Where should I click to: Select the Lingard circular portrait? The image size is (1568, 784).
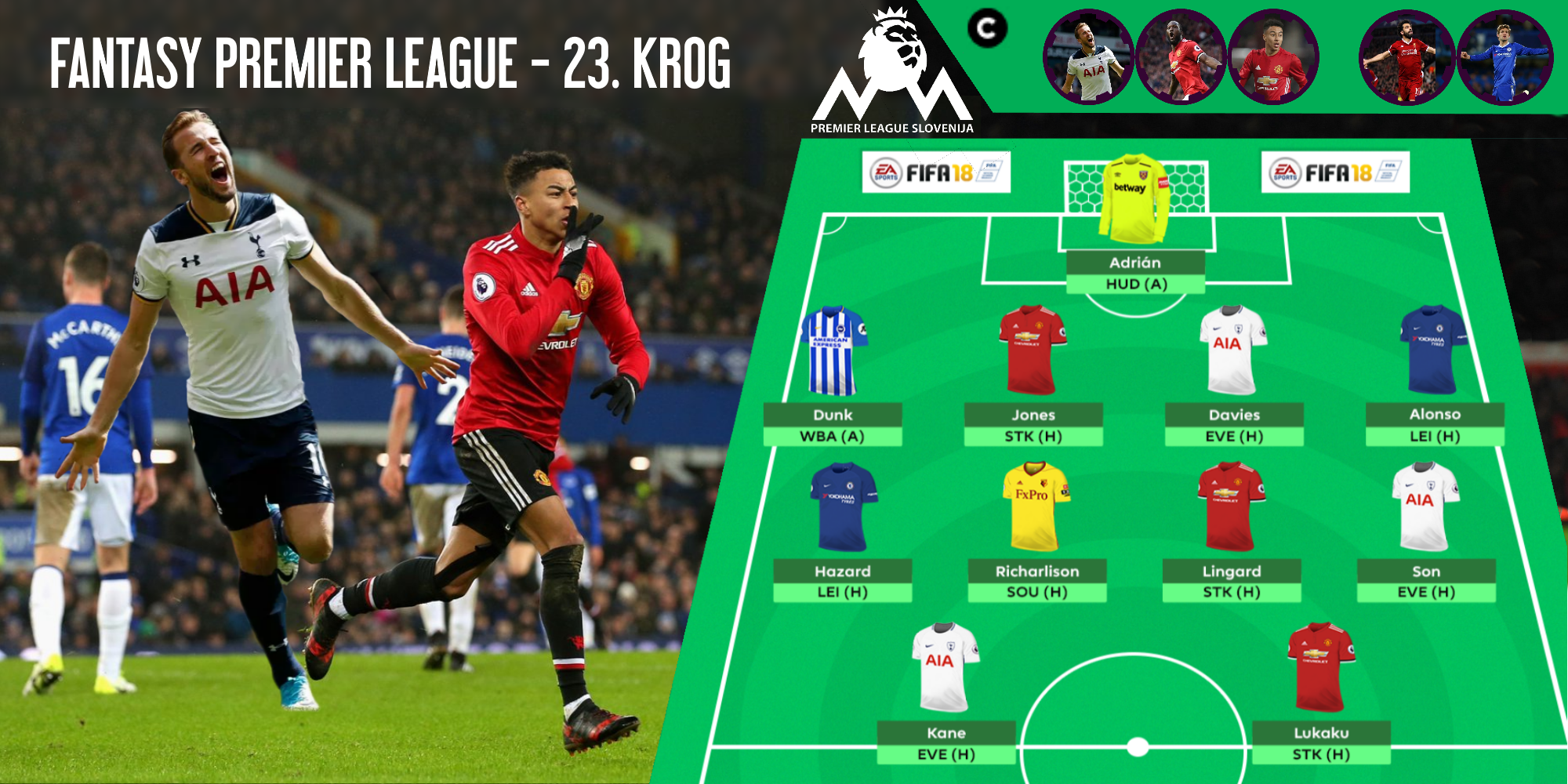(x=1273, y=56)
